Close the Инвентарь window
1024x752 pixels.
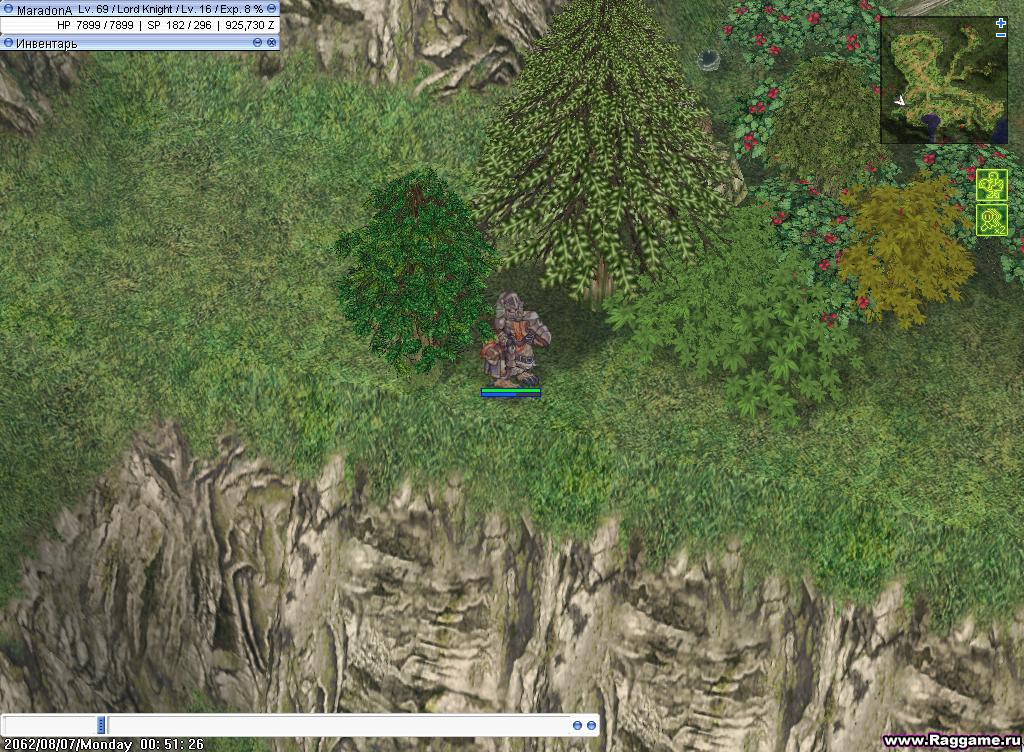[x=271, y=43]
